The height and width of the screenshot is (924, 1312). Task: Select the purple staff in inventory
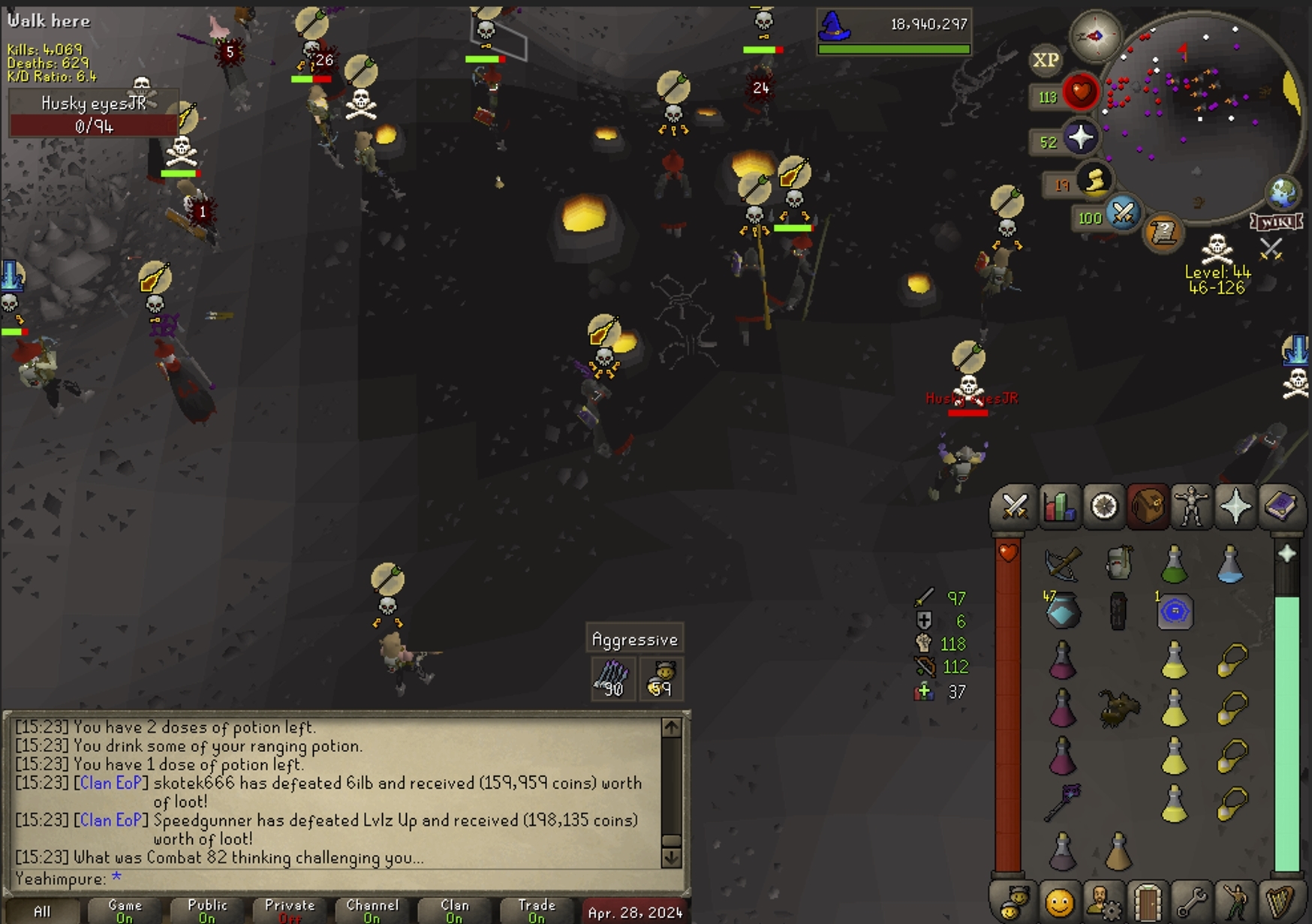1063,802
